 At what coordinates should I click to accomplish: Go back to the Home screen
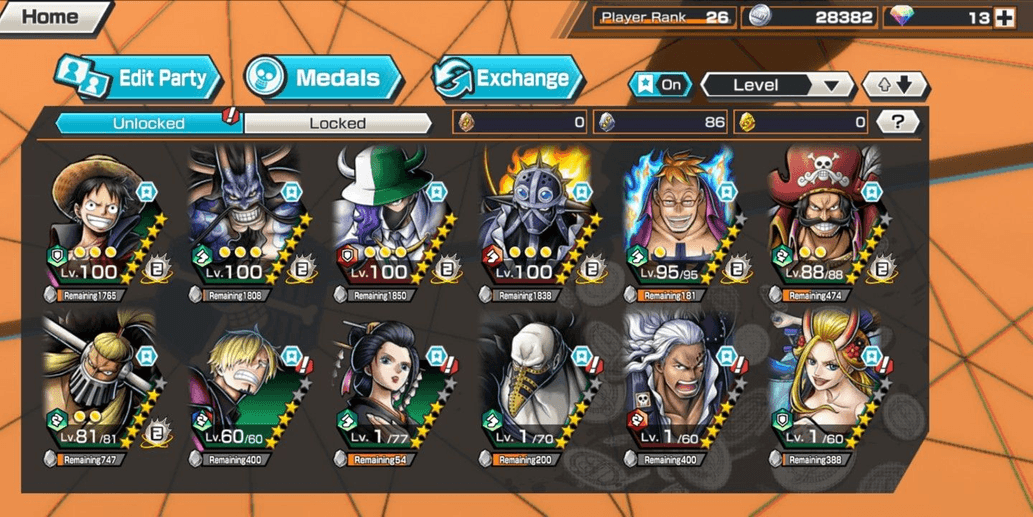point(50,17)
